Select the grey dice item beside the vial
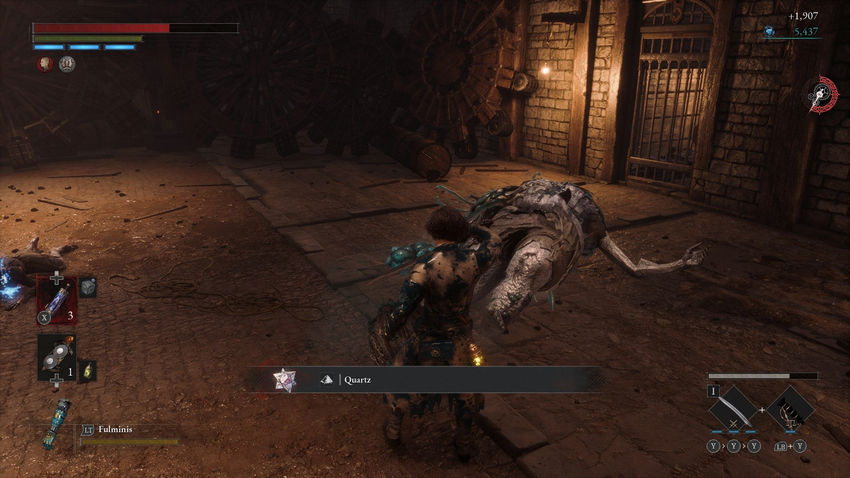850x478 pixels. [88, 287]
